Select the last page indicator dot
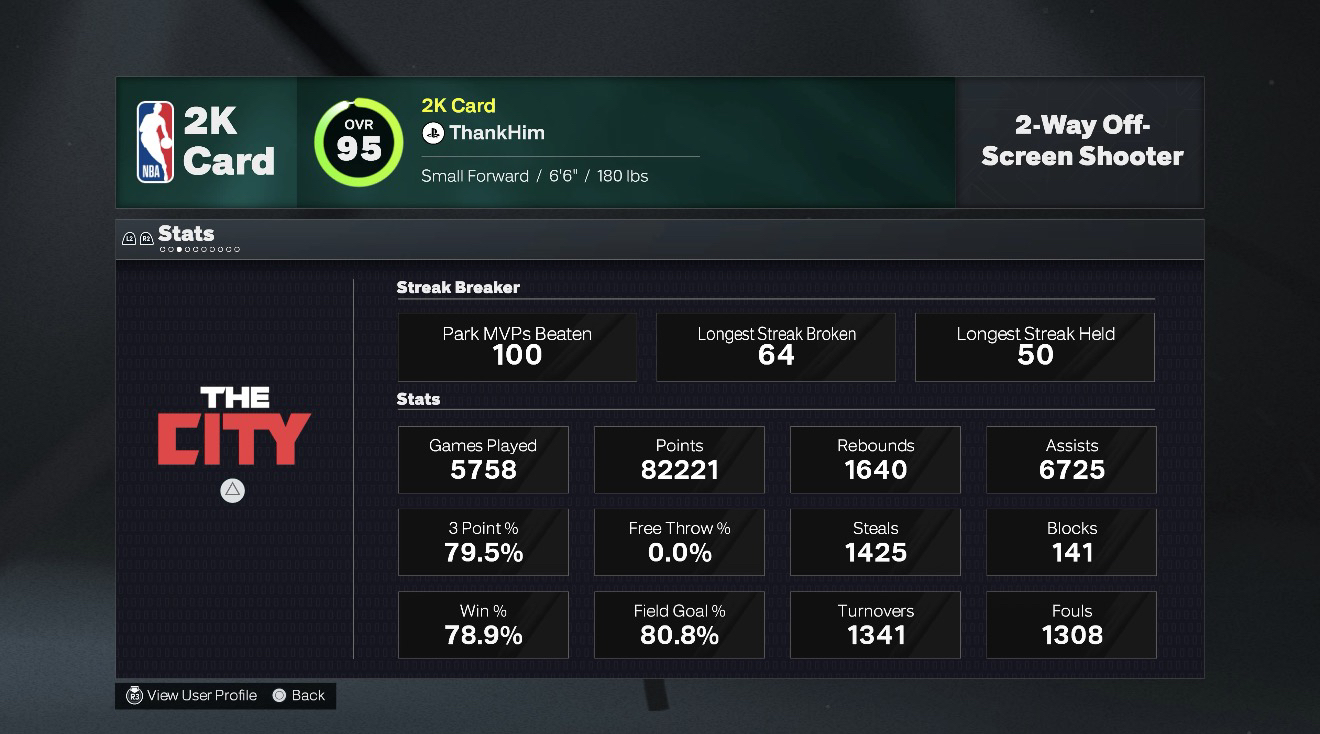Image resolution: width=1320 pixels, height=734 pixels. click(x=236, y=249)
